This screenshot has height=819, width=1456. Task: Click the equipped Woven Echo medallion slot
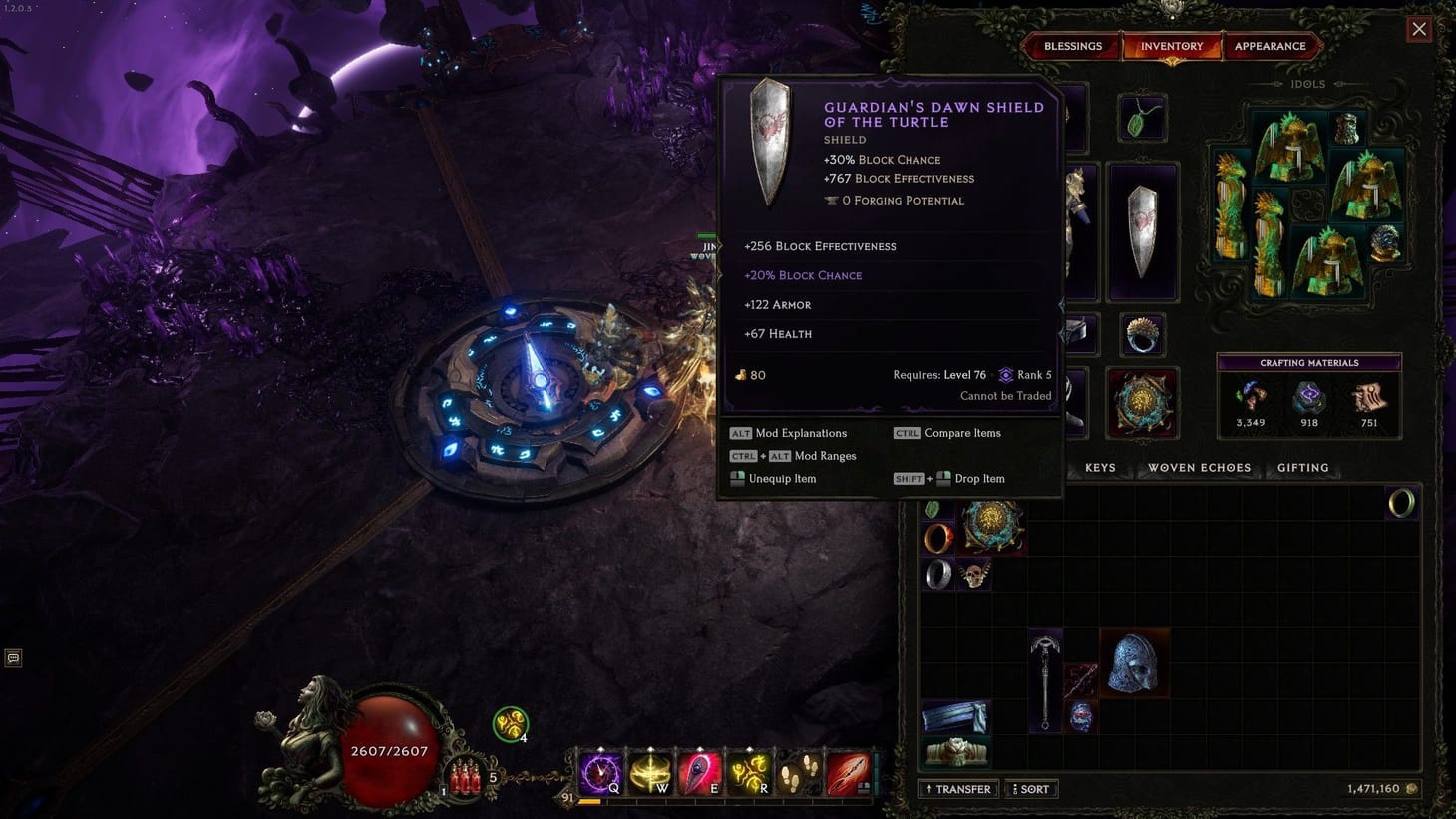point(1143,402)
